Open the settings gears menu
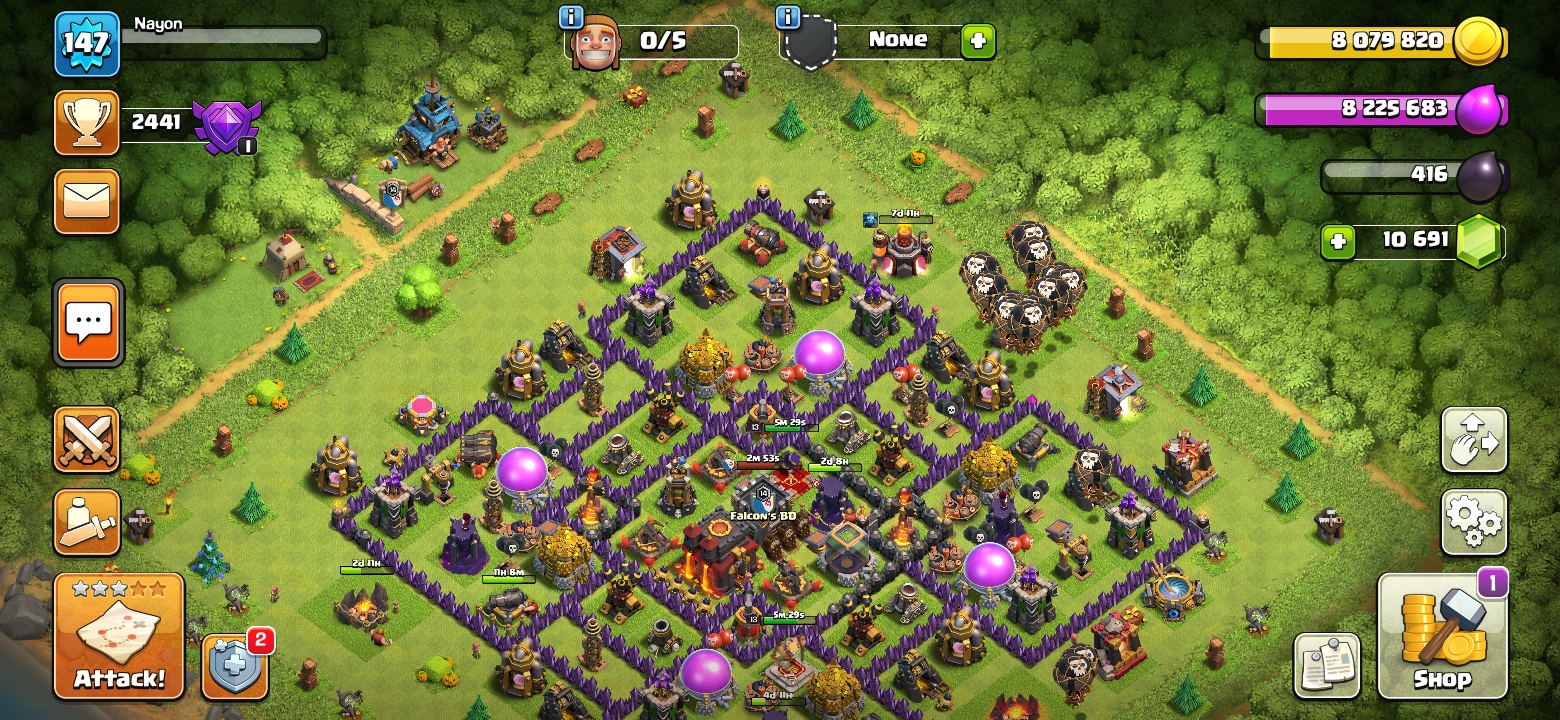Screen dimensions: 1560x720 tap(1473, 521)
